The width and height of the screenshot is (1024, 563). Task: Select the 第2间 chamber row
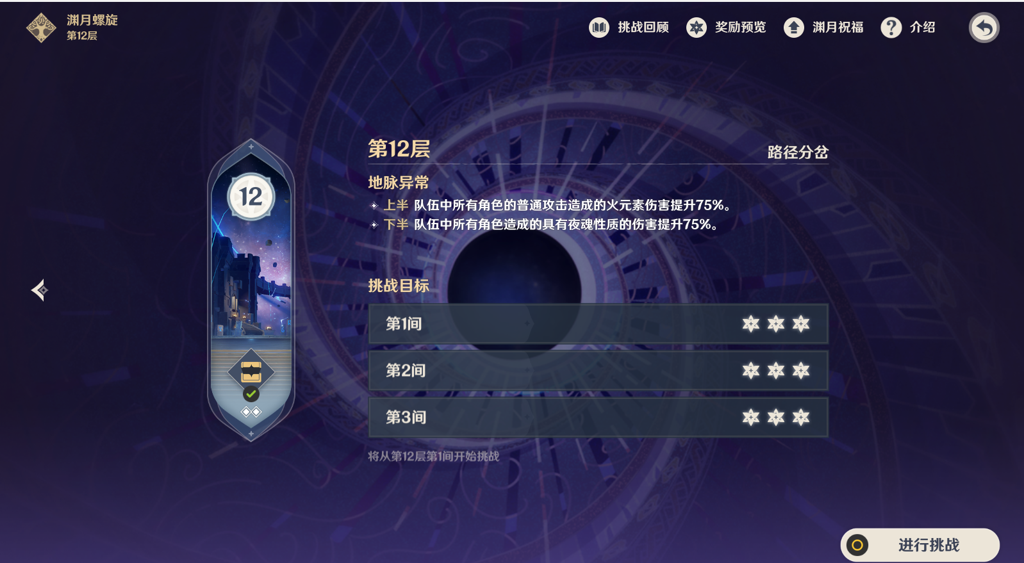pyautogui.click(x=598, y=371)
